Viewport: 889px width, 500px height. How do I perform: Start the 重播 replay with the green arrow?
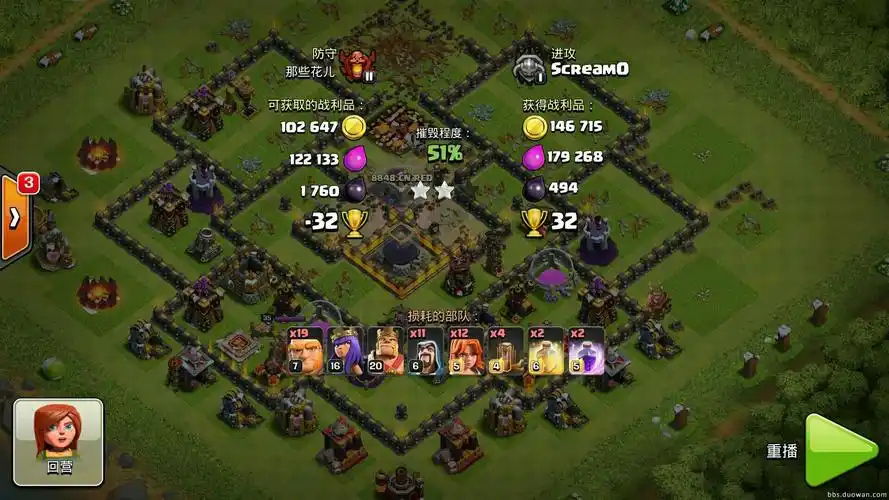tap(839, 450)
